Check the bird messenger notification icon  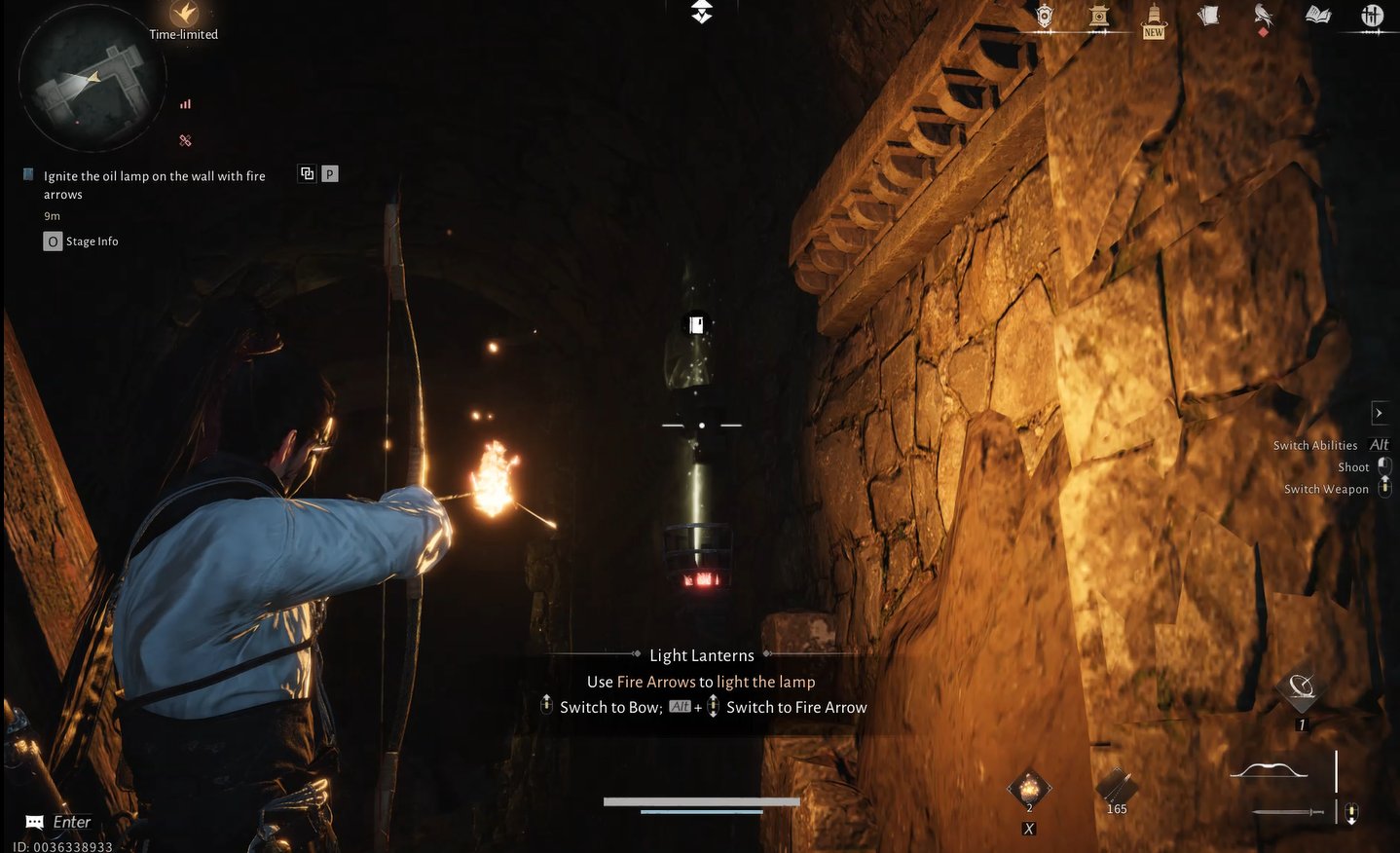coord(1263,15)
